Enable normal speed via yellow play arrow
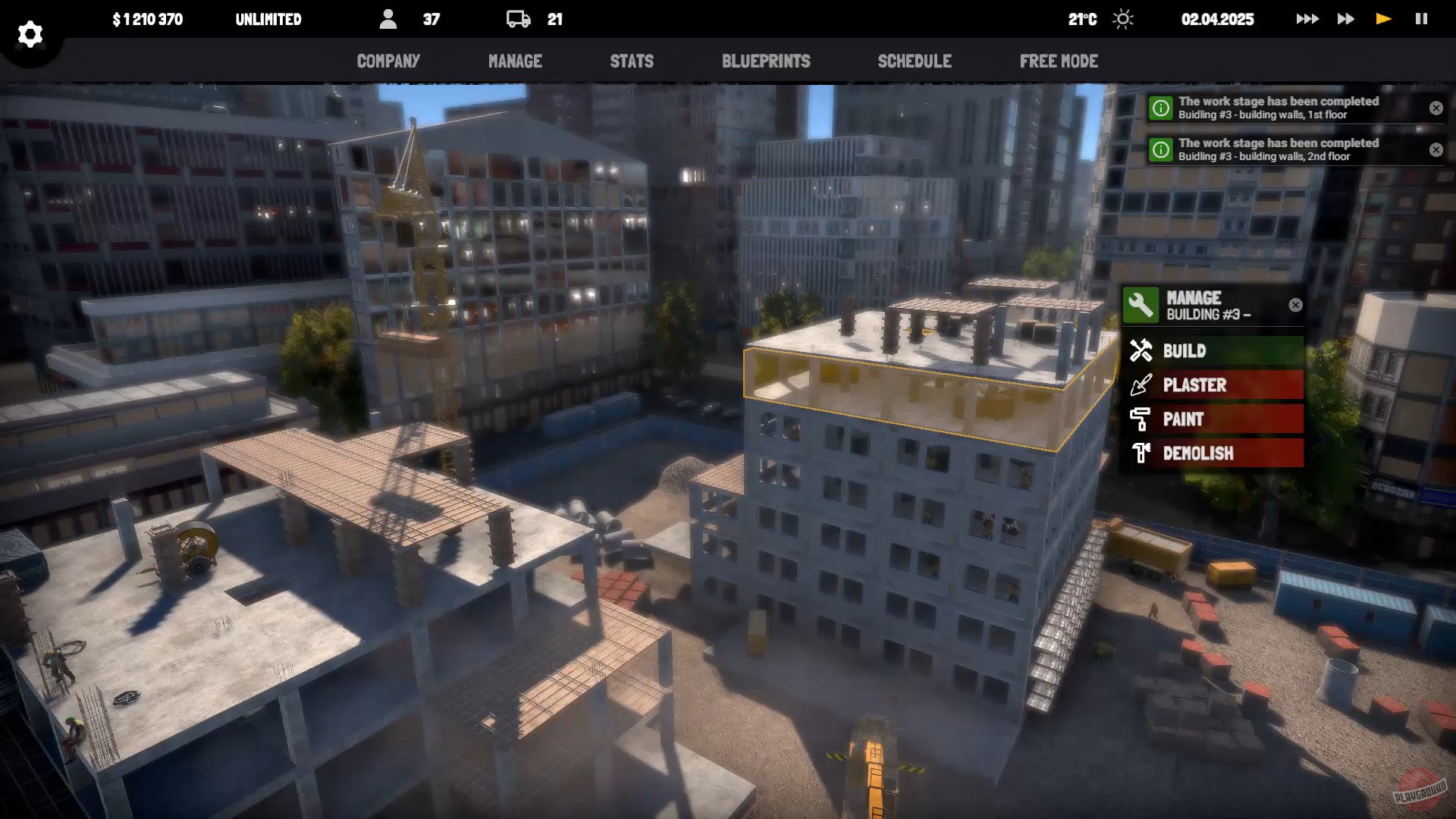 pyautogui.click(x=1382, y=18)
